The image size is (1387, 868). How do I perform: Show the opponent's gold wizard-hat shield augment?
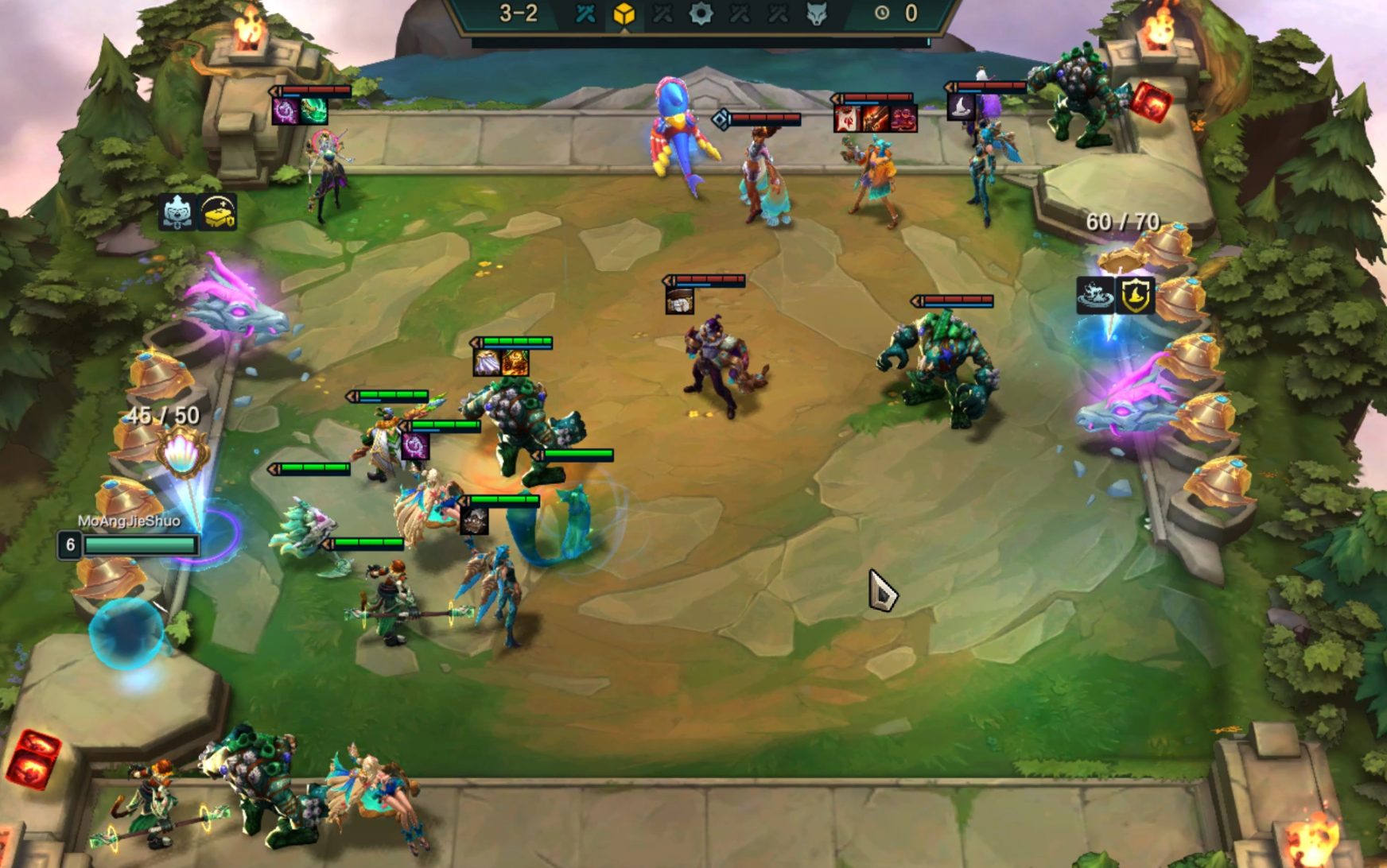coord(1135,295)
